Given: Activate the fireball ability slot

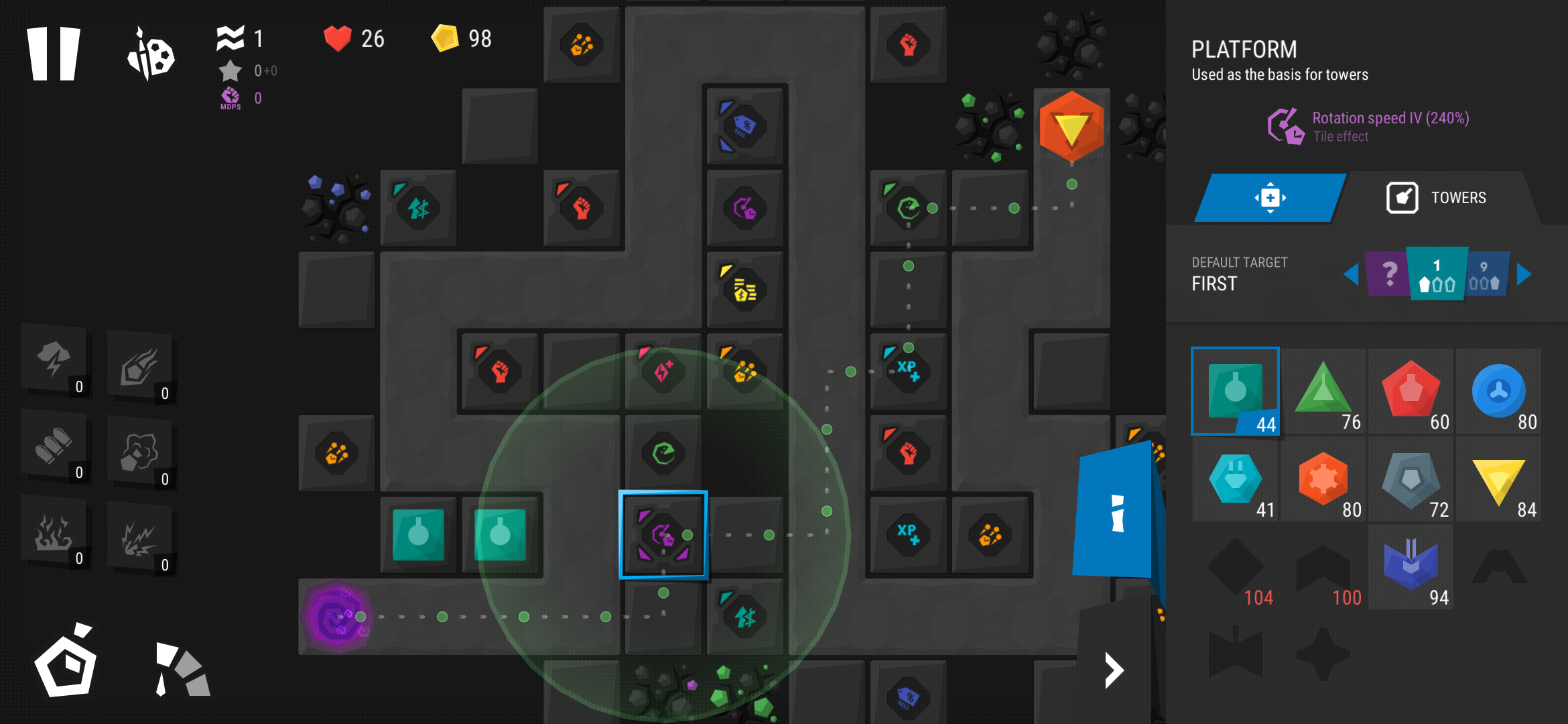Looking at the screenshot, I should [139, 367].
